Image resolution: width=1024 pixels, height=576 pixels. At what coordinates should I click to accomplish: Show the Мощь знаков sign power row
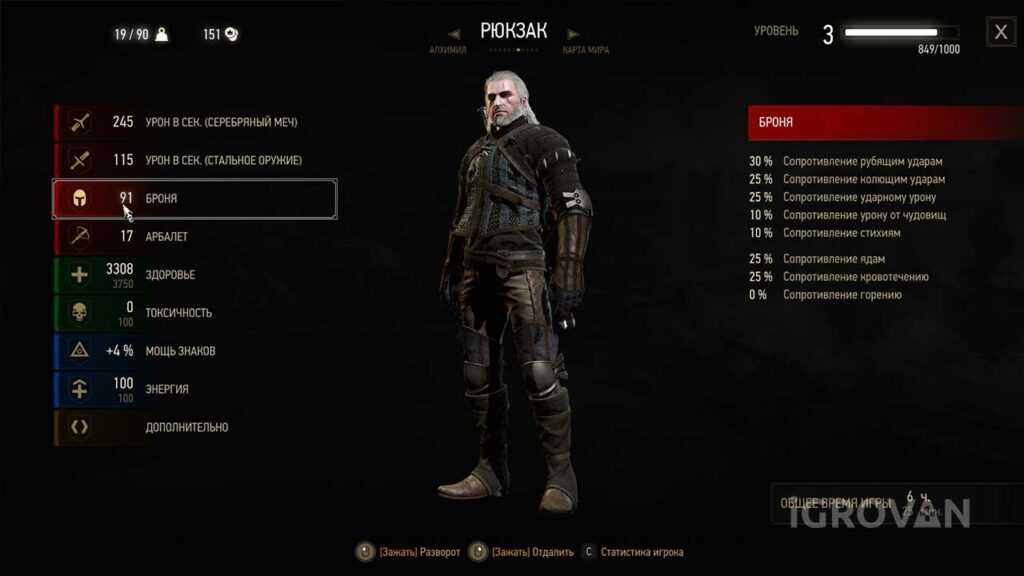pyautogui.click(x=195, y=351)
